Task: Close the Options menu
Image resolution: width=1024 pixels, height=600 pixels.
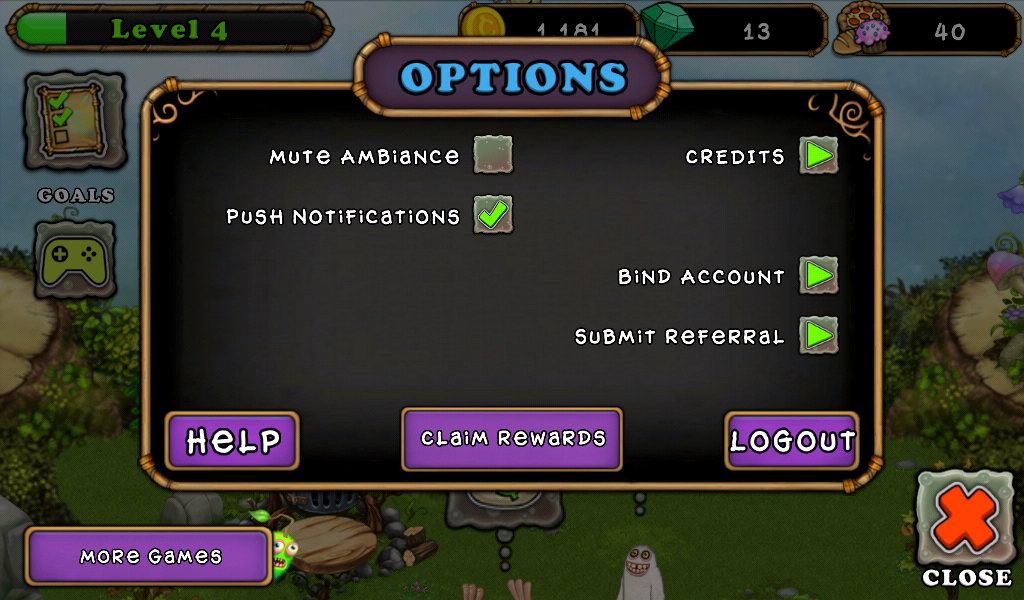Action: tap(966, 528)
